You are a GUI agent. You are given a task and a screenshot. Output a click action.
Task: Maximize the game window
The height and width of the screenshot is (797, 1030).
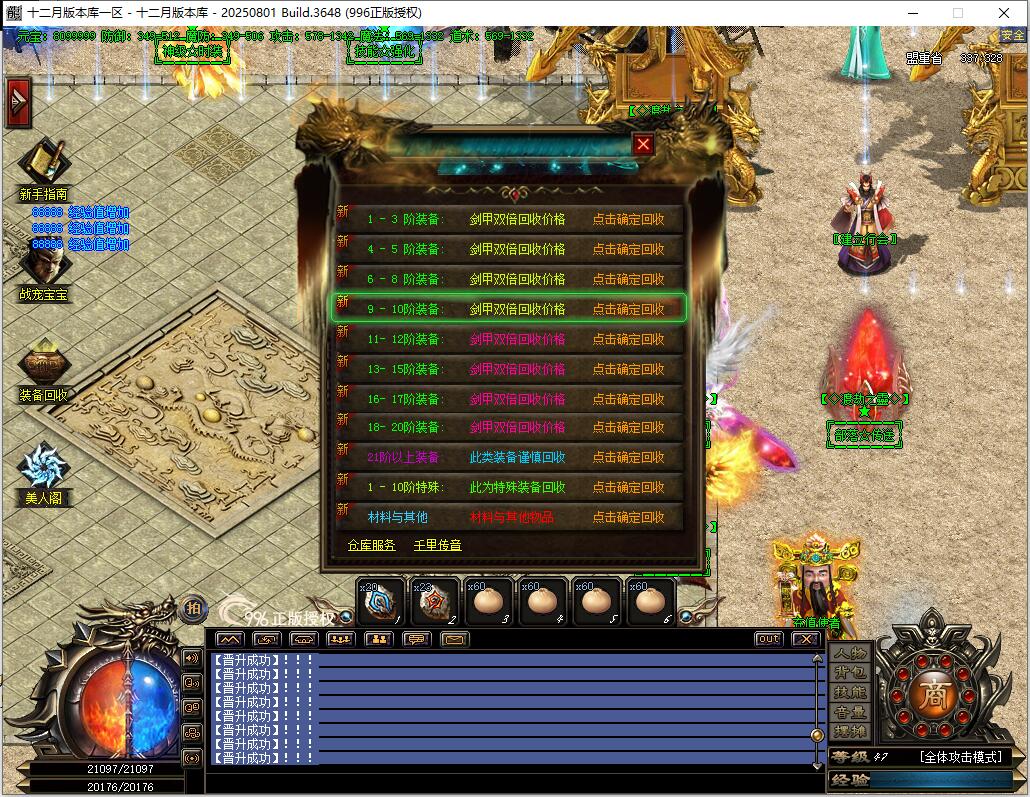(957, 13)
